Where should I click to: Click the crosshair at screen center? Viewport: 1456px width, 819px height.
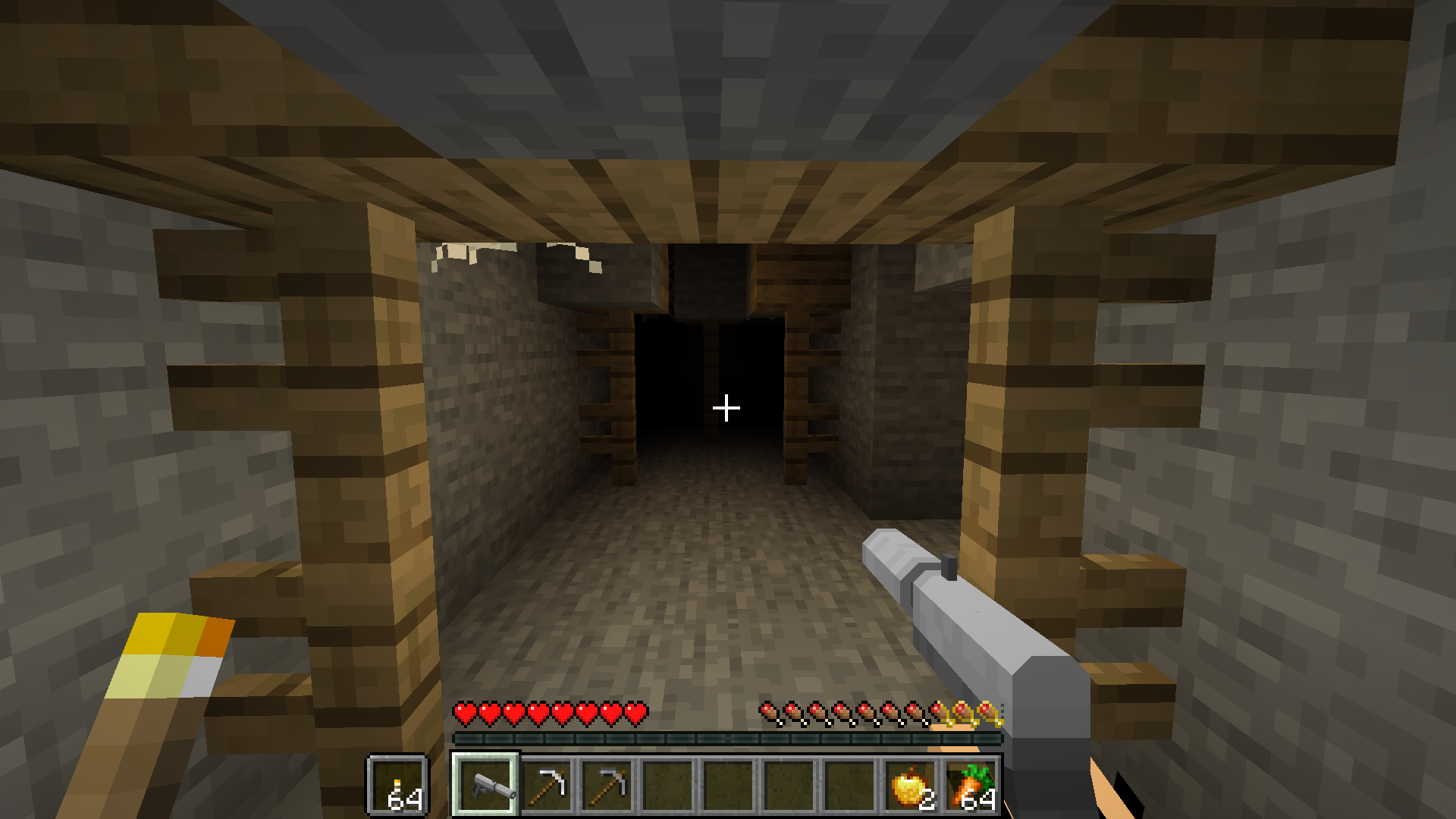click(x=727, y=408)
